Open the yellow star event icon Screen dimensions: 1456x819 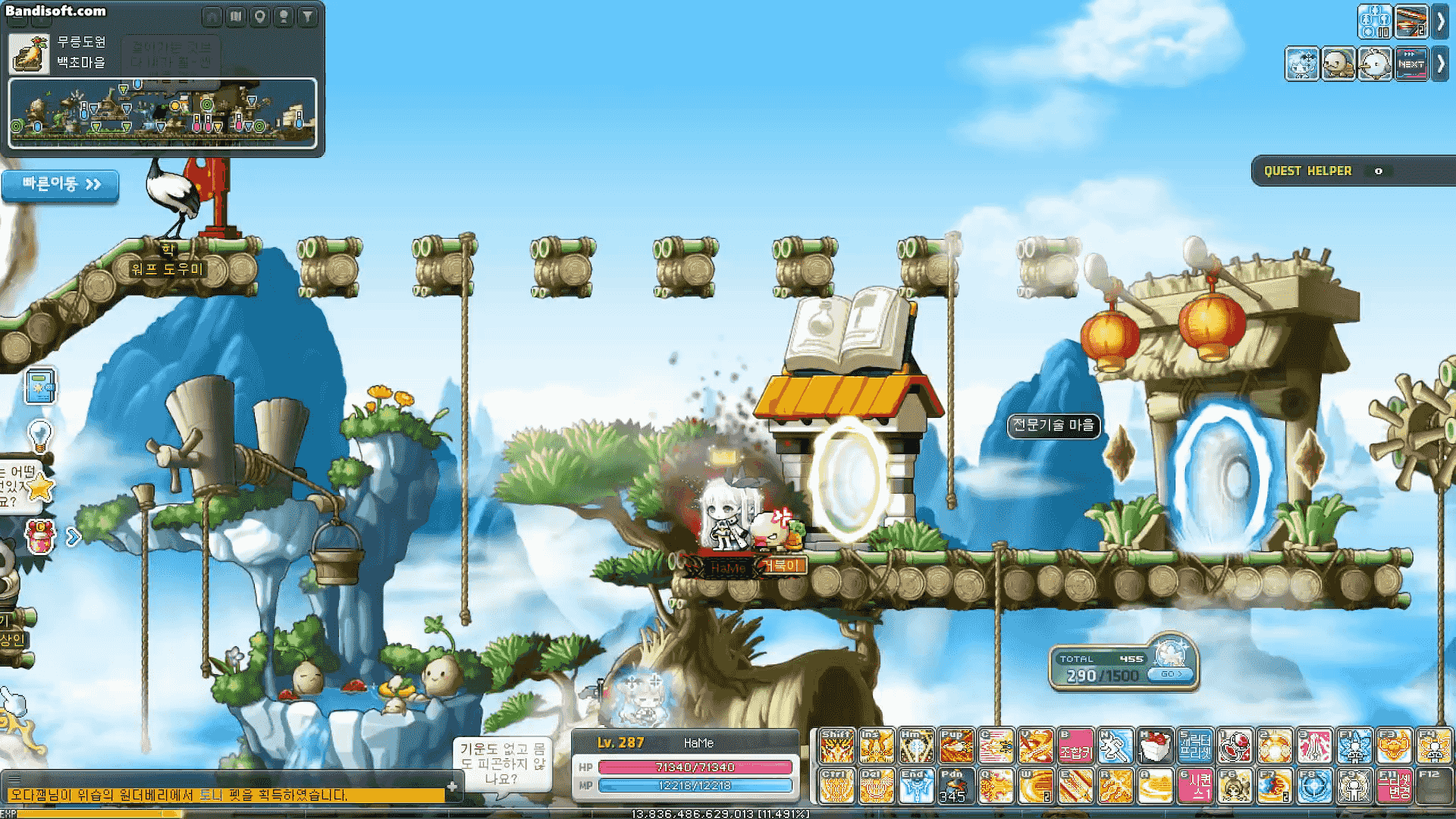39,488
